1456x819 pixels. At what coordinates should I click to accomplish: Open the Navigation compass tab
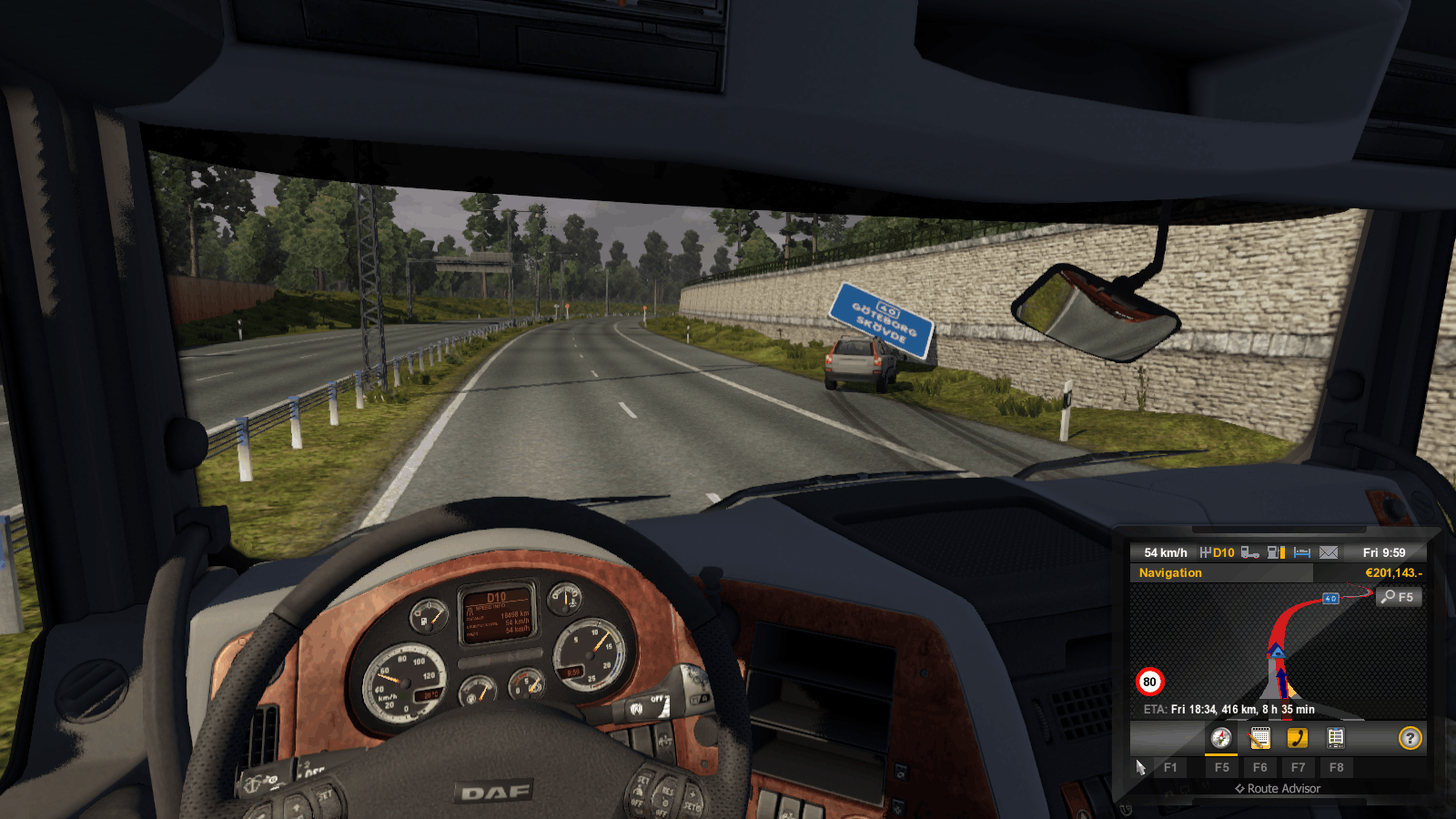[x=1221, y=738]
